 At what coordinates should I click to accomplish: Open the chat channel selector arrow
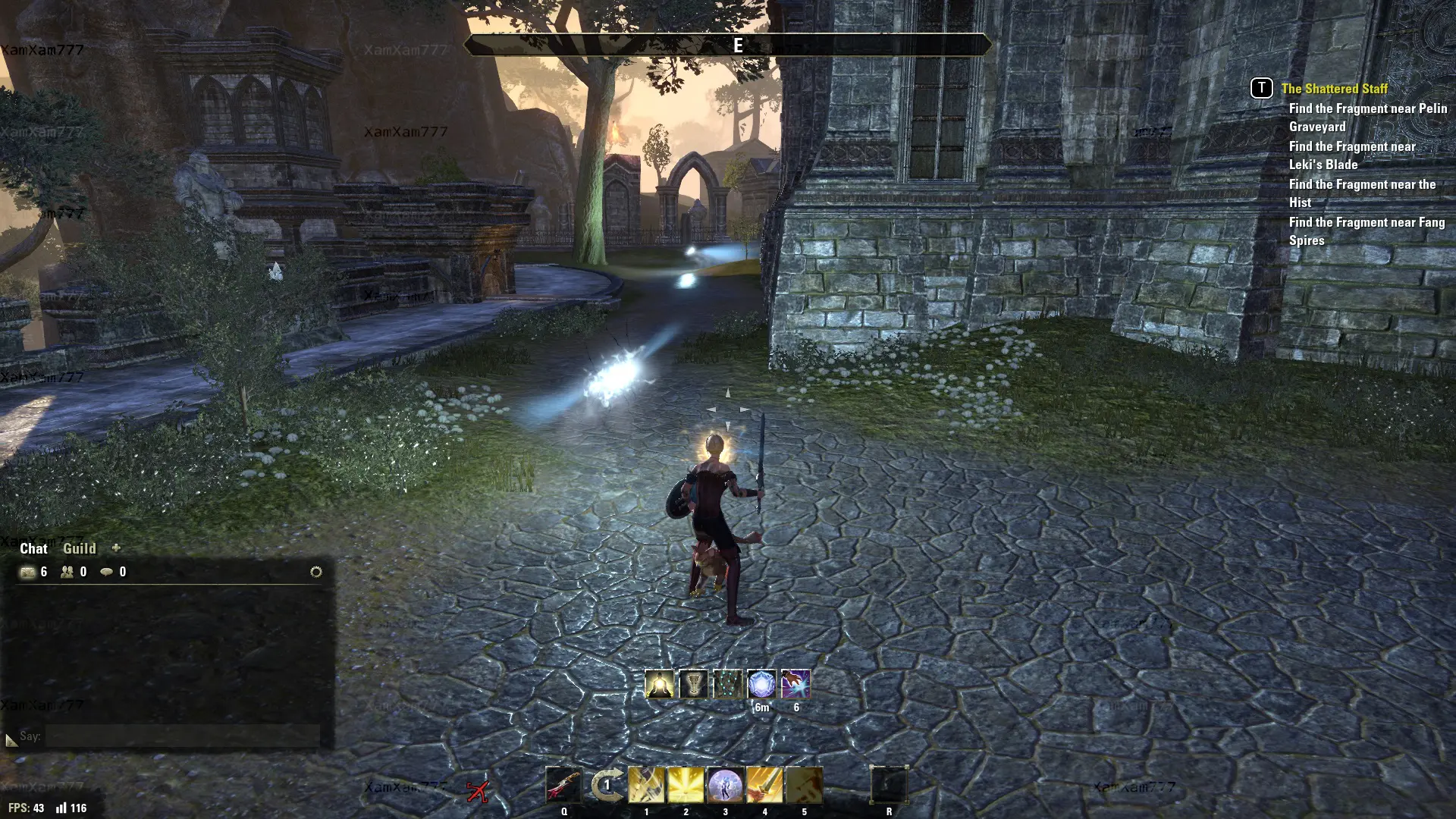(x=11, y=739)
